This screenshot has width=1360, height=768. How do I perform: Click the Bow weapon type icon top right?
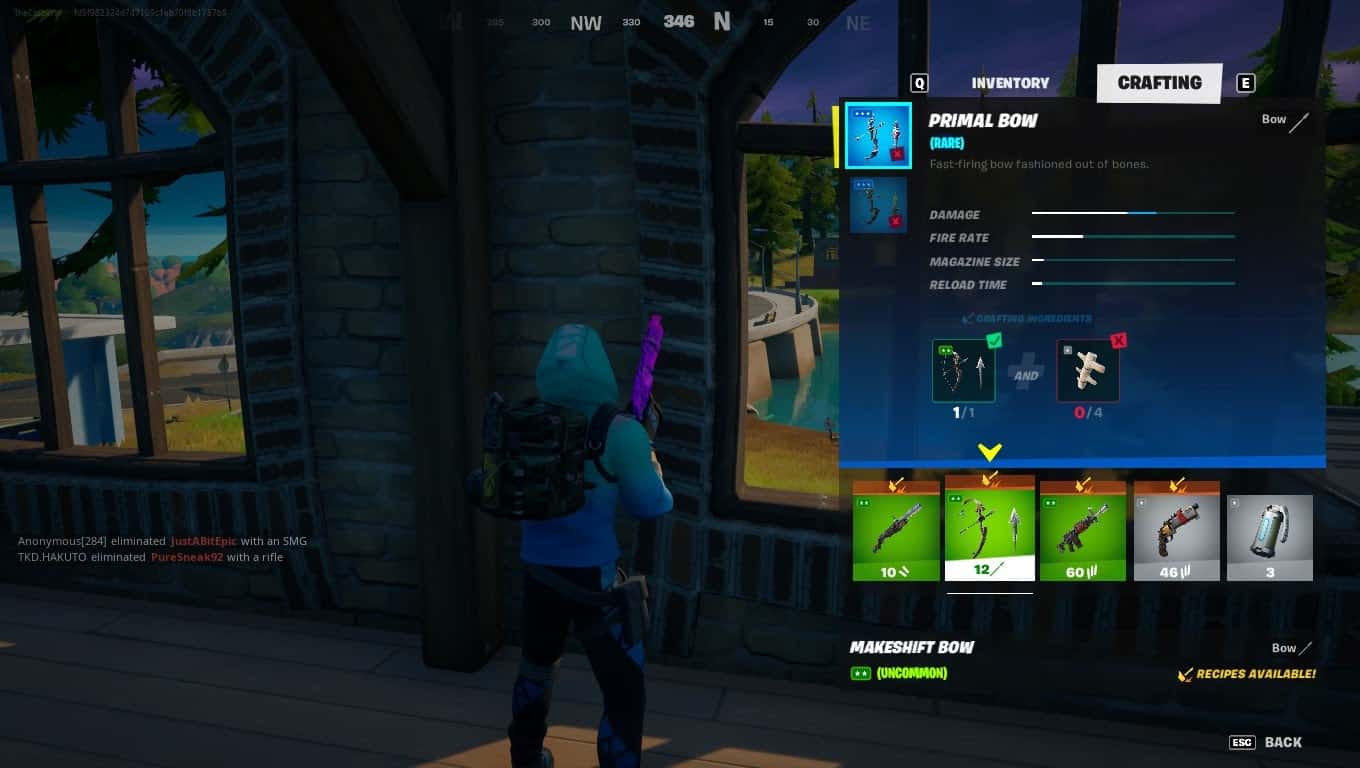pos(1300,120)
